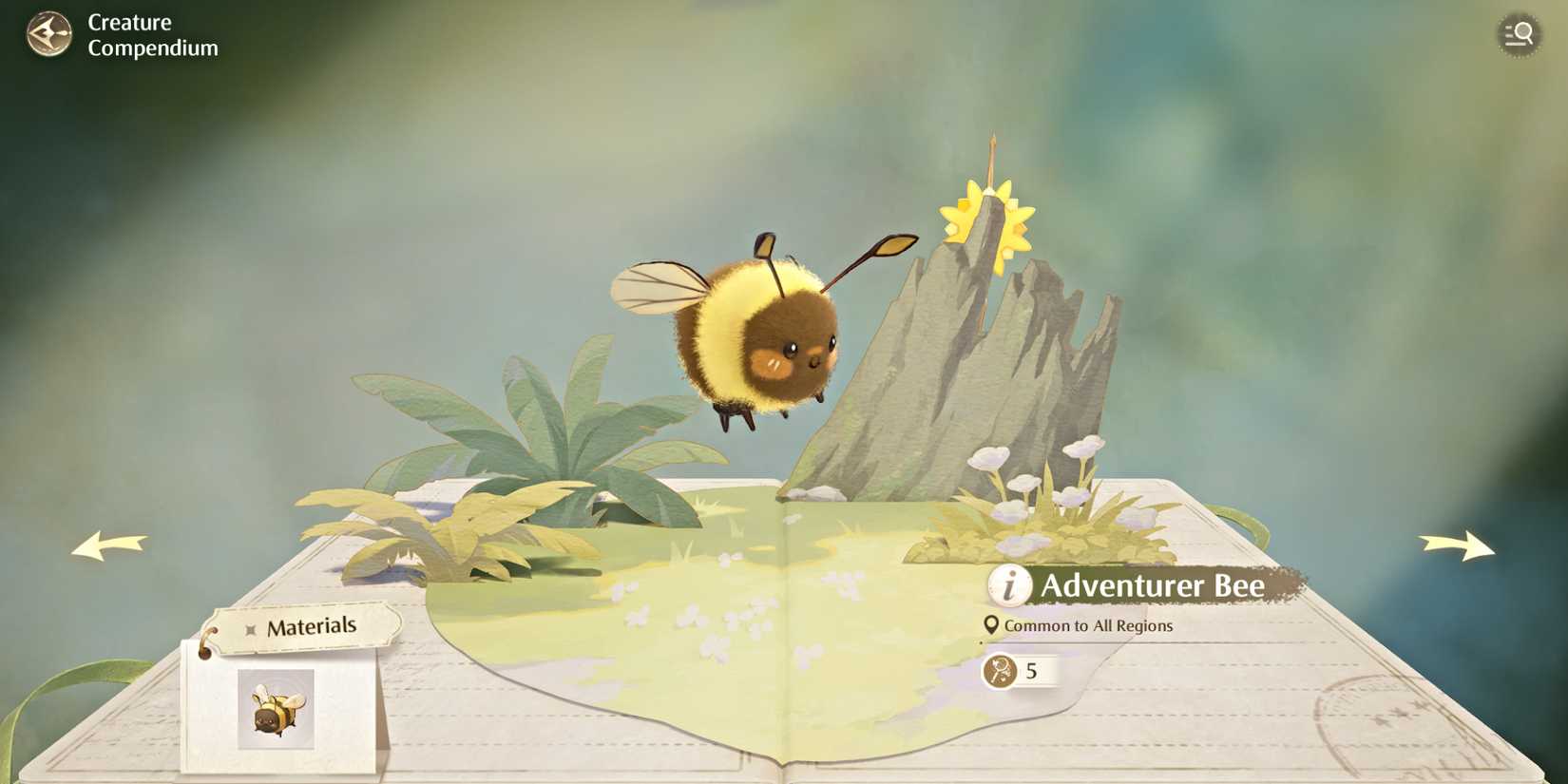The height and width of the screenshot is (784, 1568).
Task: Select the capture net icon showing the count
Action: [1000, 671]
